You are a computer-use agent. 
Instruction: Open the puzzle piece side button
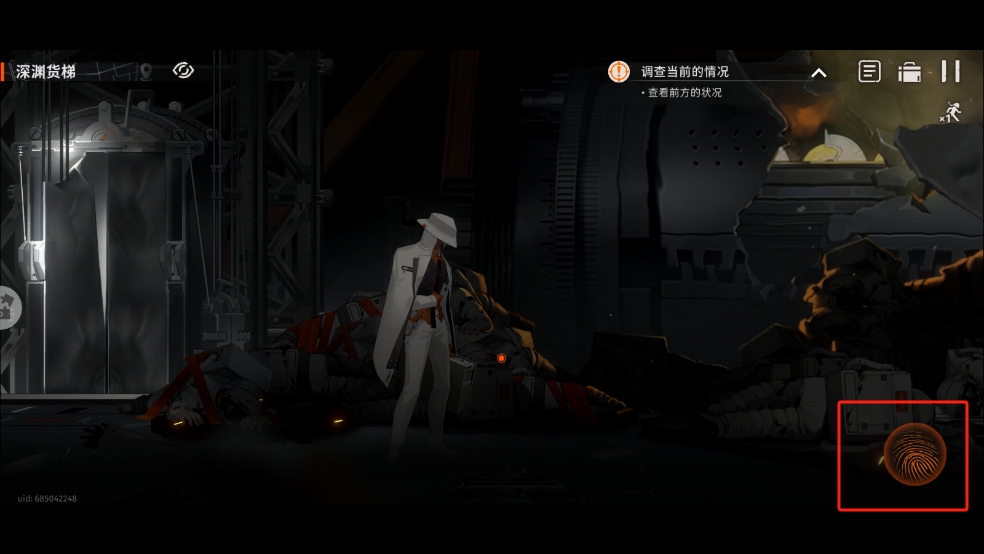[x=6, y=306]
